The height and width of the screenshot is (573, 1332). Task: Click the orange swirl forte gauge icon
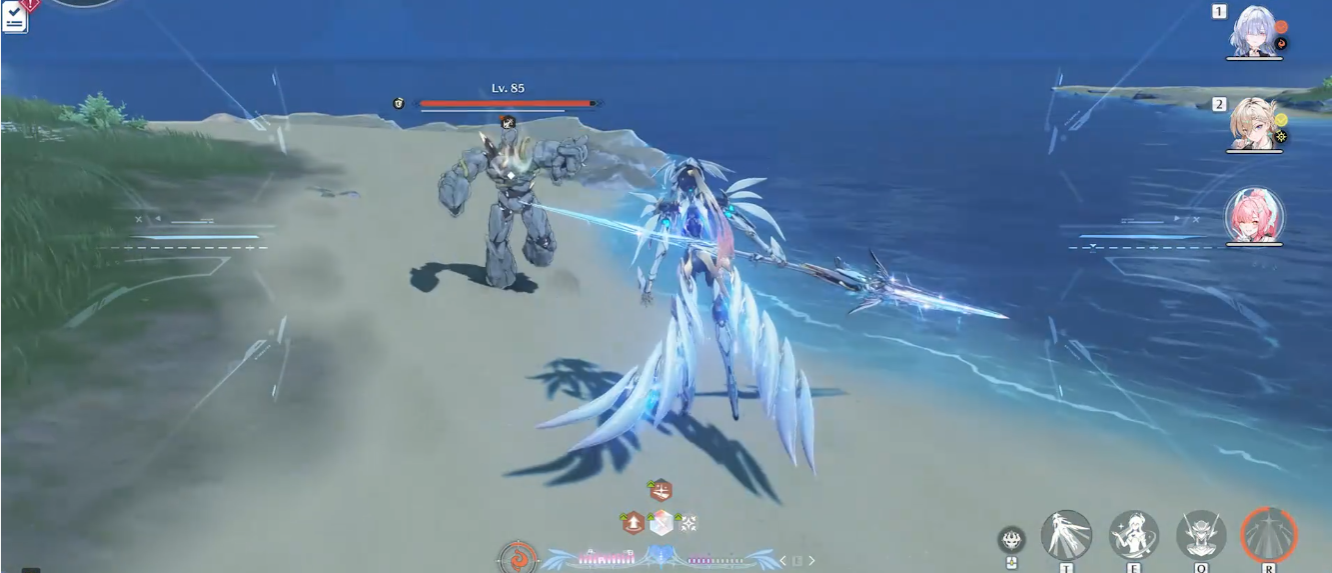tap(518, 558)
